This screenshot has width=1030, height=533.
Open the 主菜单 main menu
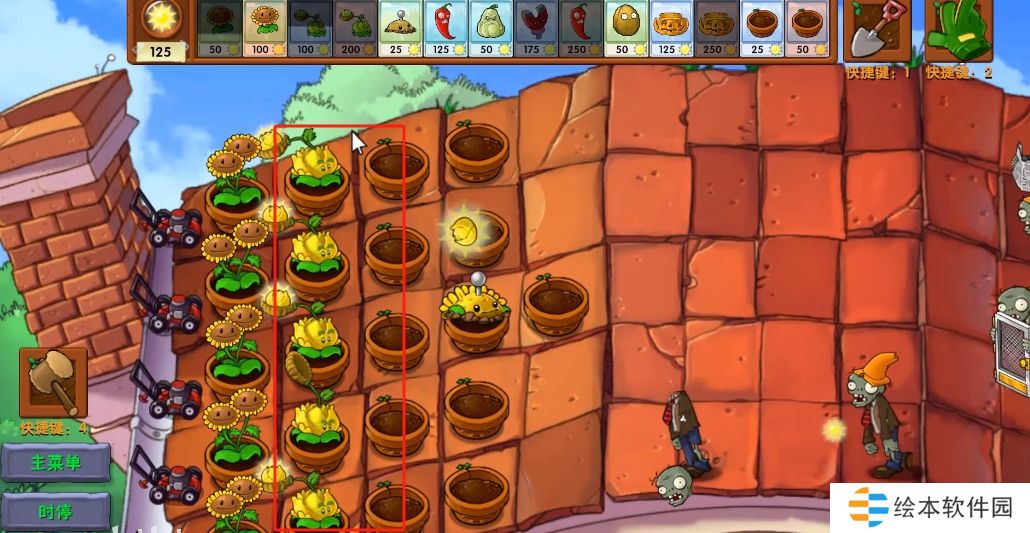[x=56, y=463]
